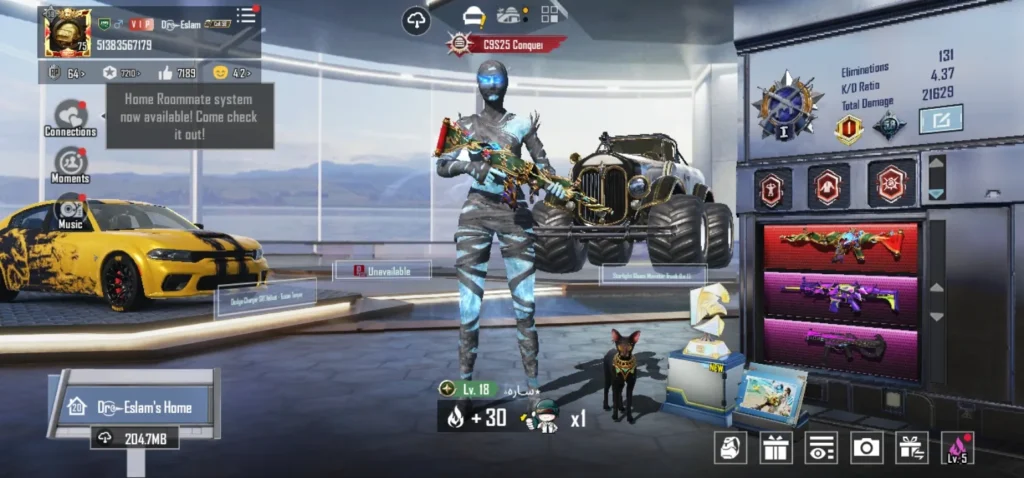Viewport: 1024px width, 478px height.
Task: Open the camera photo mode
Action: click(x=866, y=447)
